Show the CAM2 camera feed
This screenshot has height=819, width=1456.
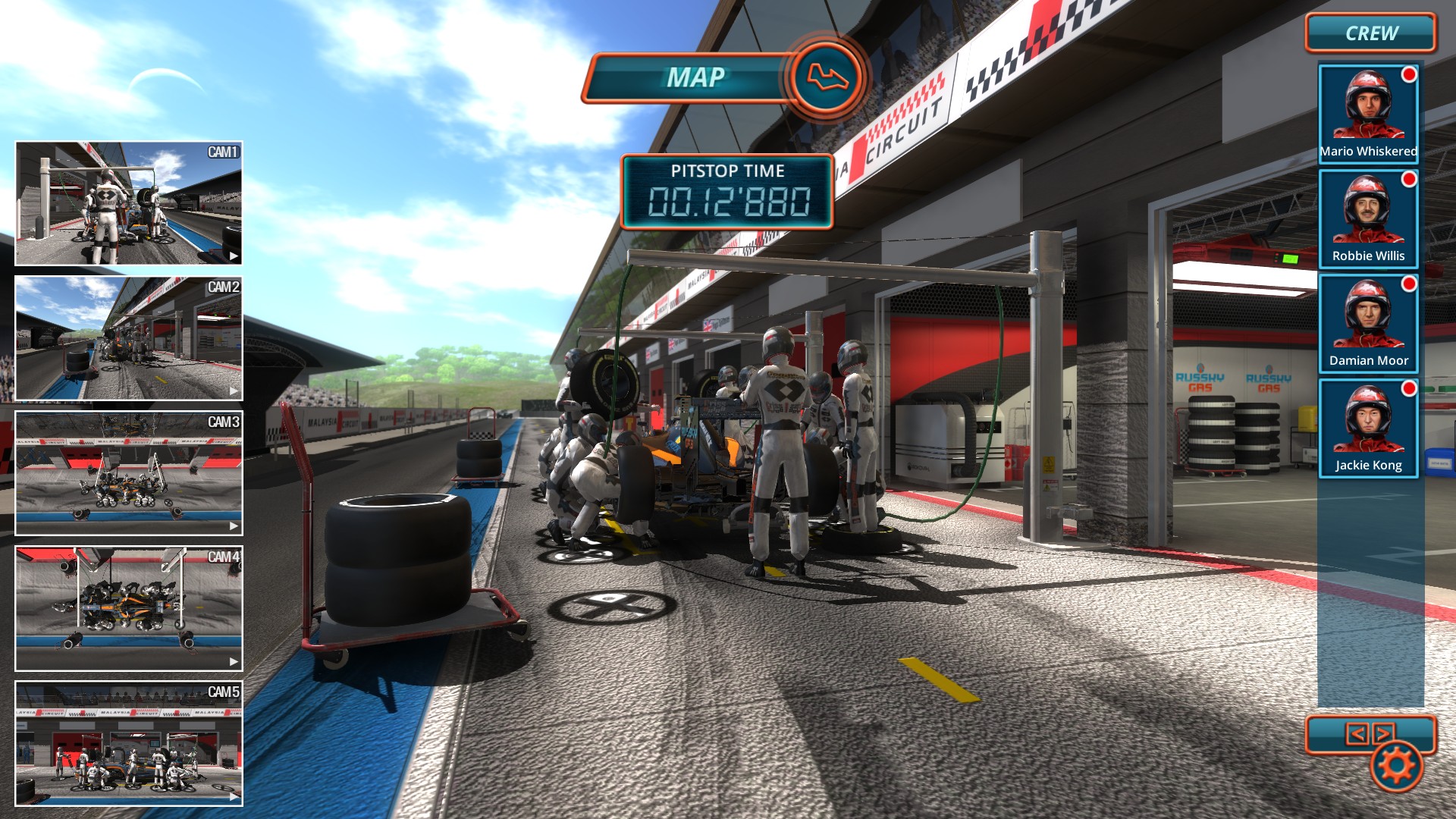[x=129, y=338]
